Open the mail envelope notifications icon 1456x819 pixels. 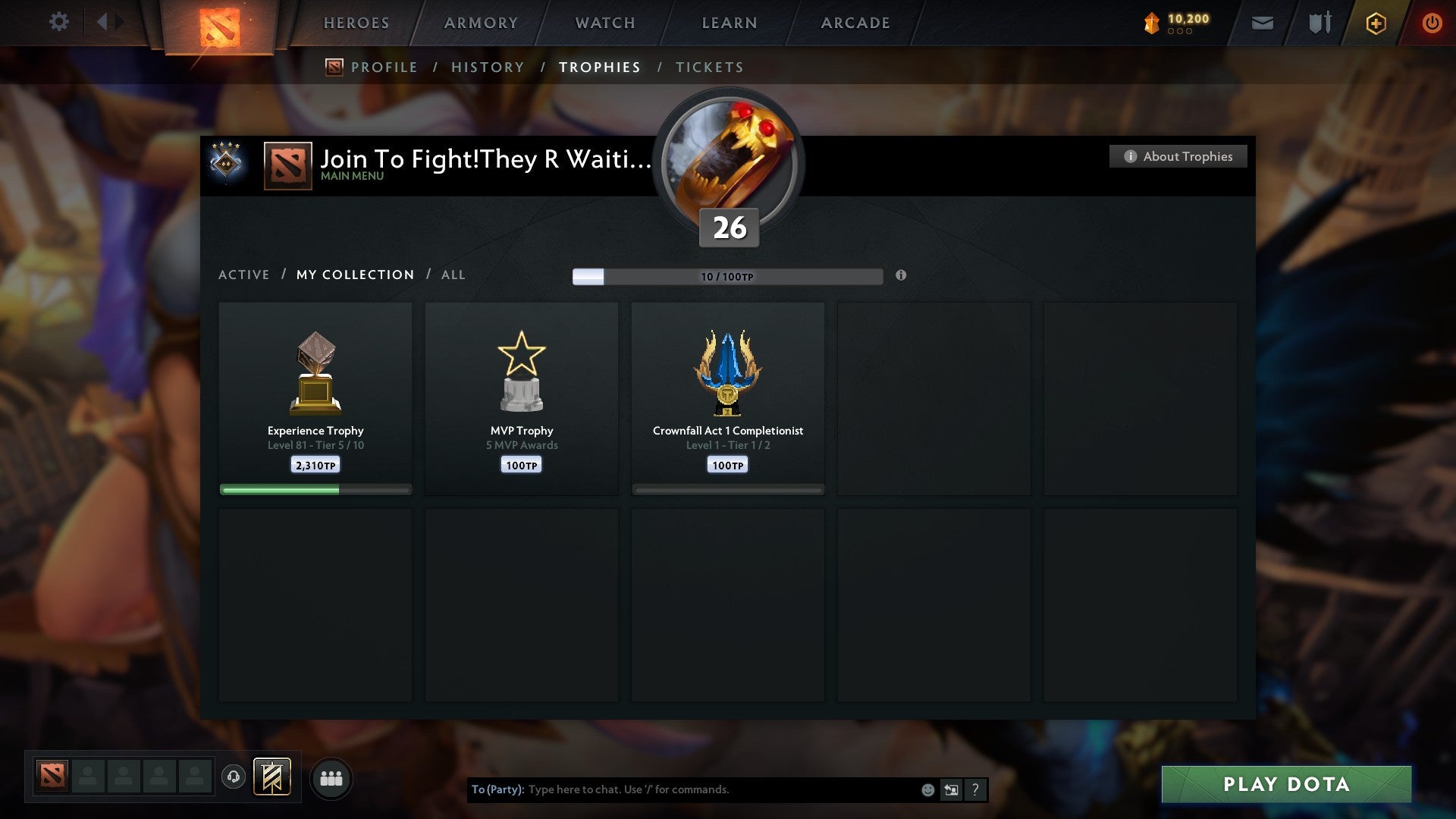click(x=1261, y=23)
